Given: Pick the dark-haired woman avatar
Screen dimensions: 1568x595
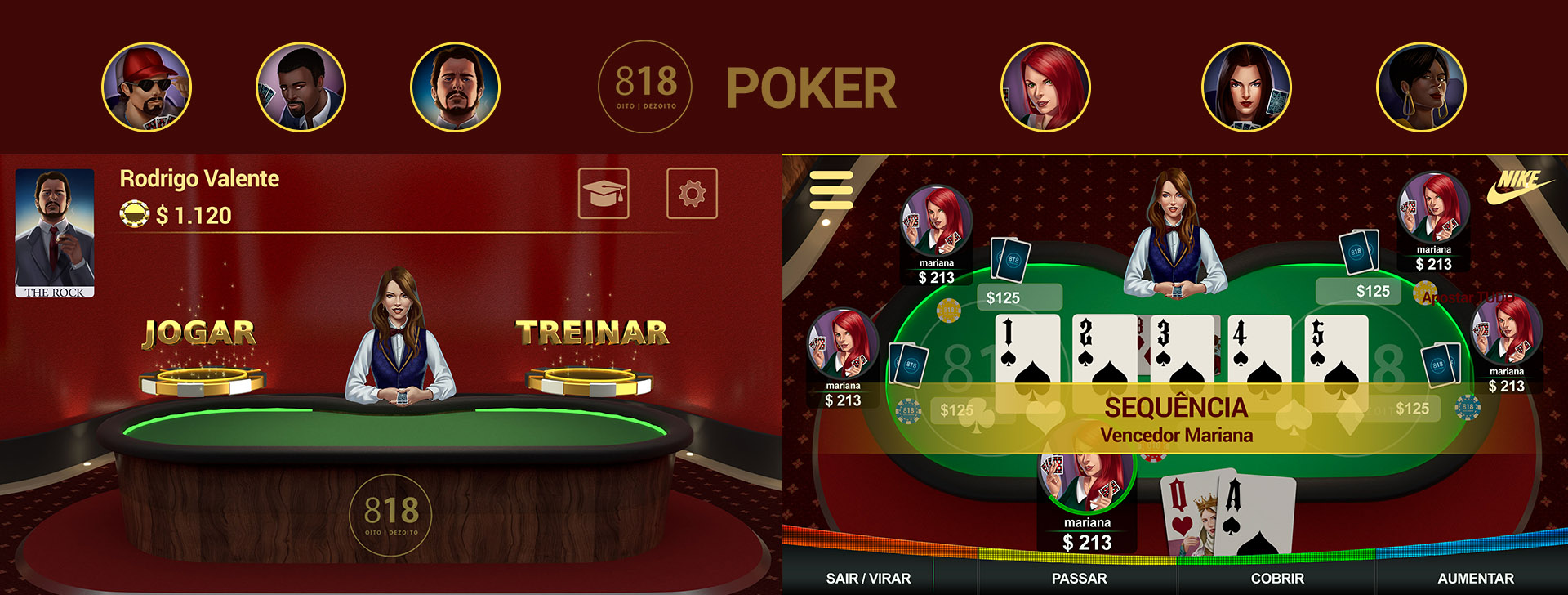Looking at the screenshot, I should coord(1246,87).
